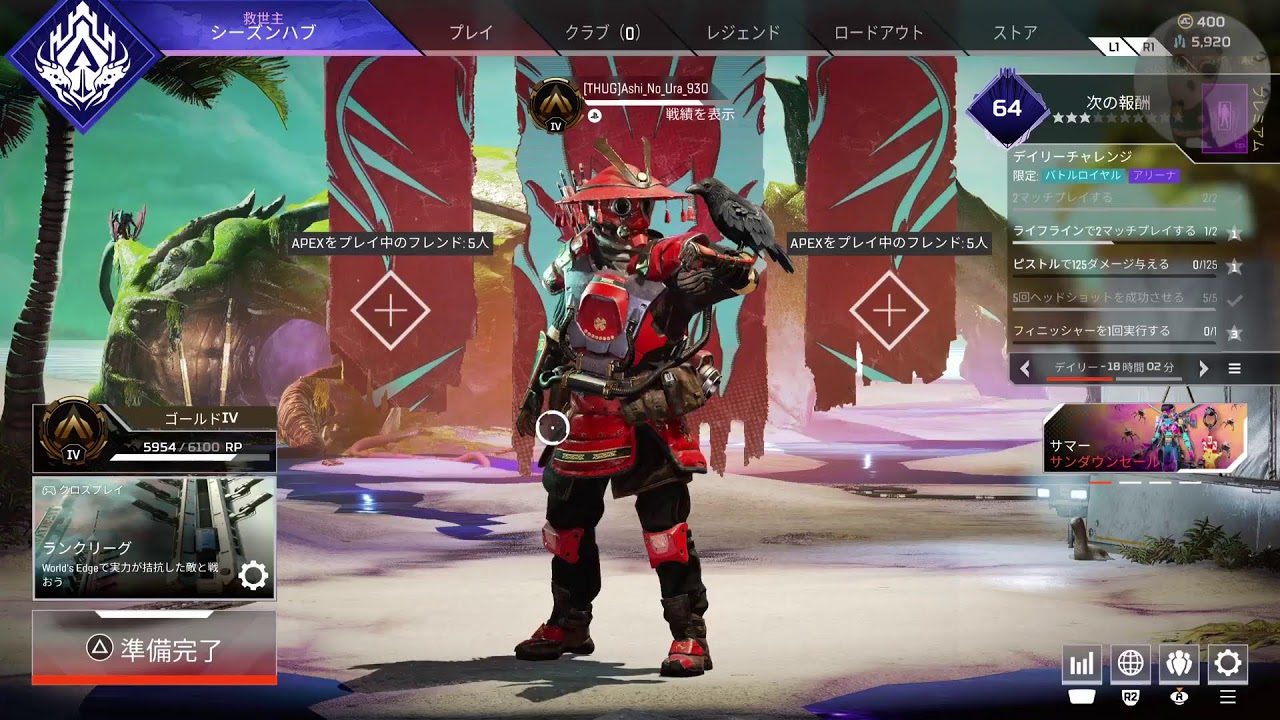Open the シーズンハブ season hub tab
1280x720 pixels.
click(x=263, y=32)
